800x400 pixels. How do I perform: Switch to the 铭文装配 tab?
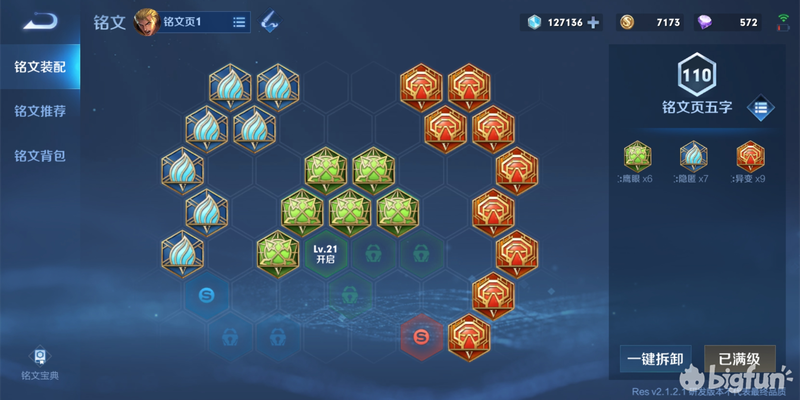coord(40,67)
